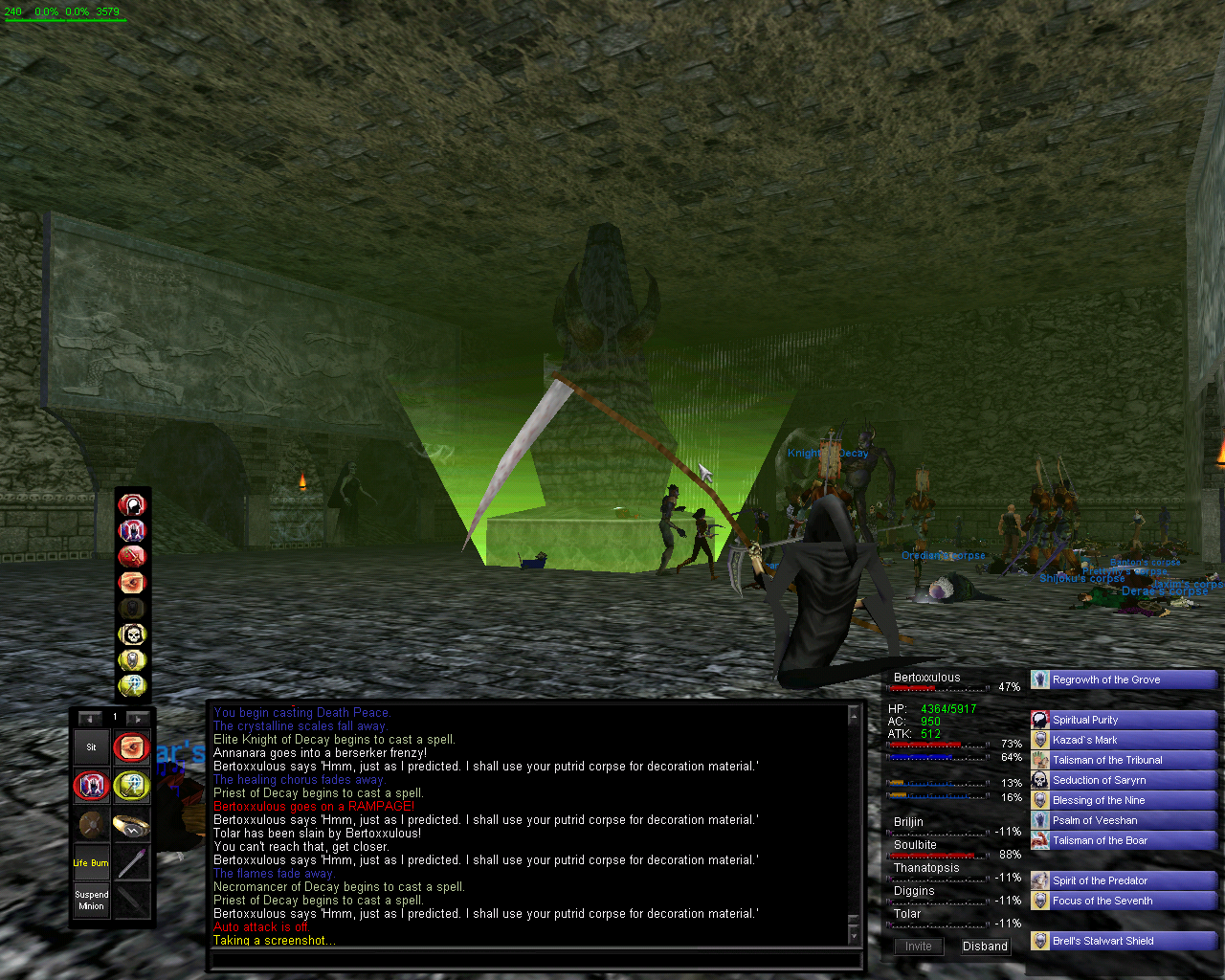
Task: Click the wand item icon on the hotbar
Action: pos(134,862)
